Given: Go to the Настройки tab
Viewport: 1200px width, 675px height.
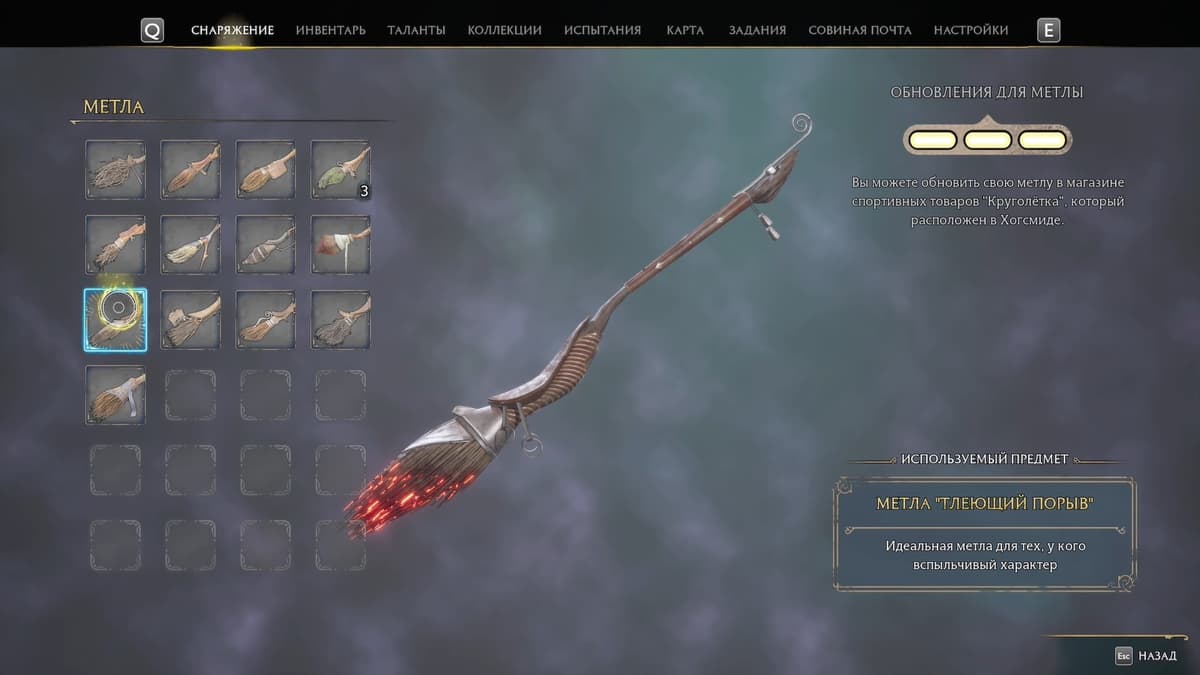Looking at the screenshot, I should pyautogui.click(x=970, y=30).
